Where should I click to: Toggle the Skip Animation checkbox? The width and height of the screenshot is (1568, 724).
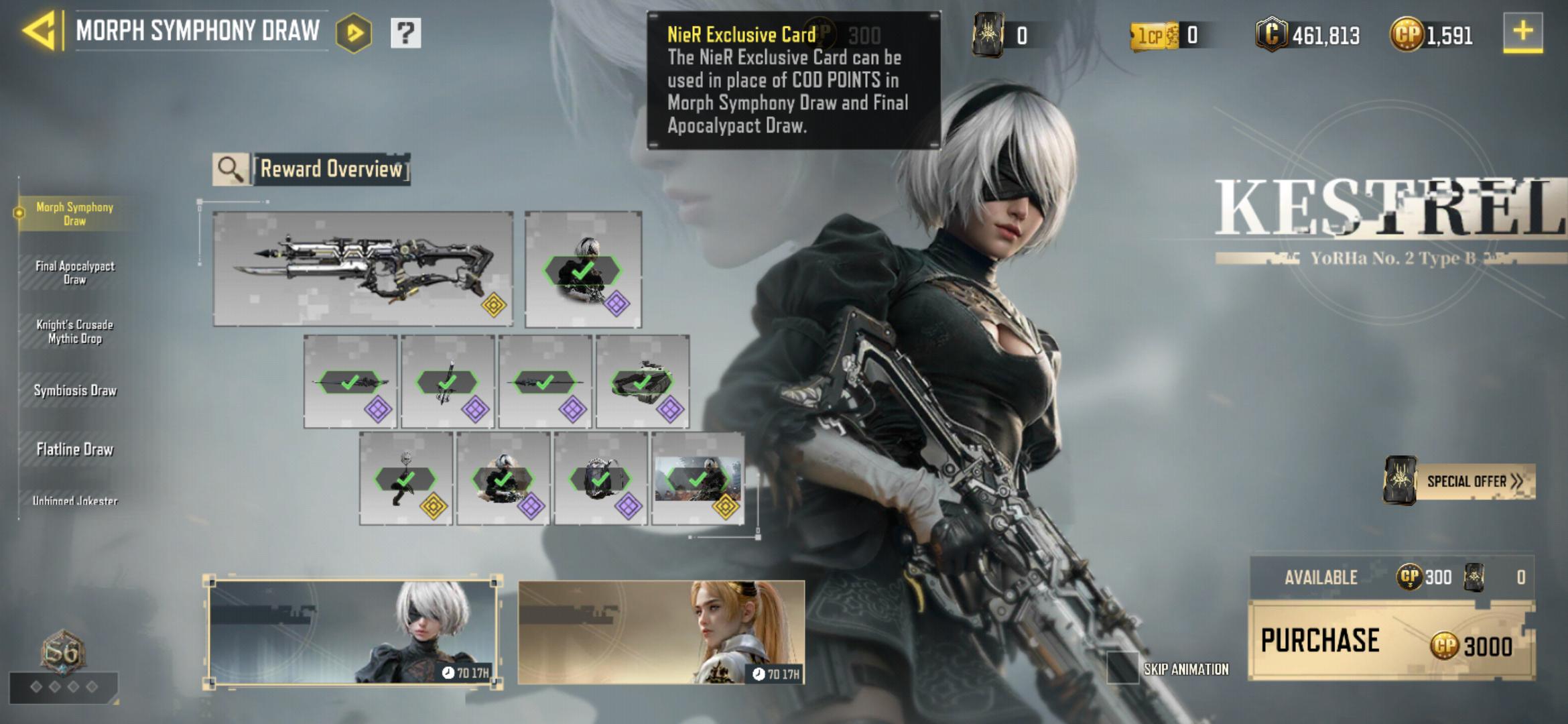point(1122,668)
